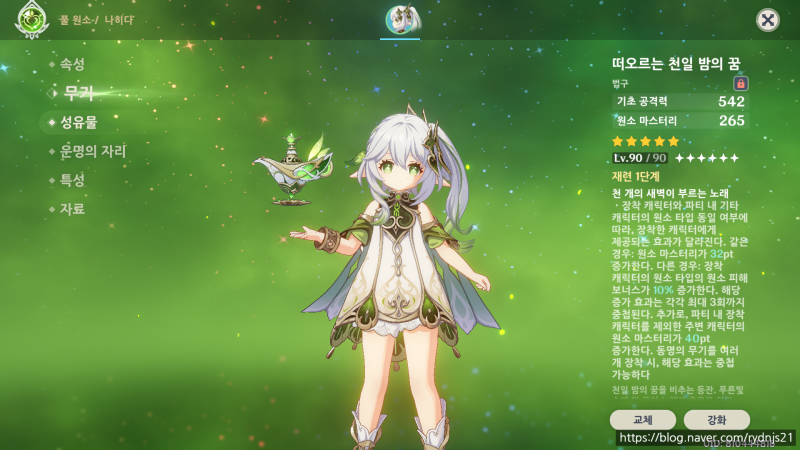Open the 성유물 (Artifacts) menu entry
This screenshot has width=800, height=450.
coord(78,122)
